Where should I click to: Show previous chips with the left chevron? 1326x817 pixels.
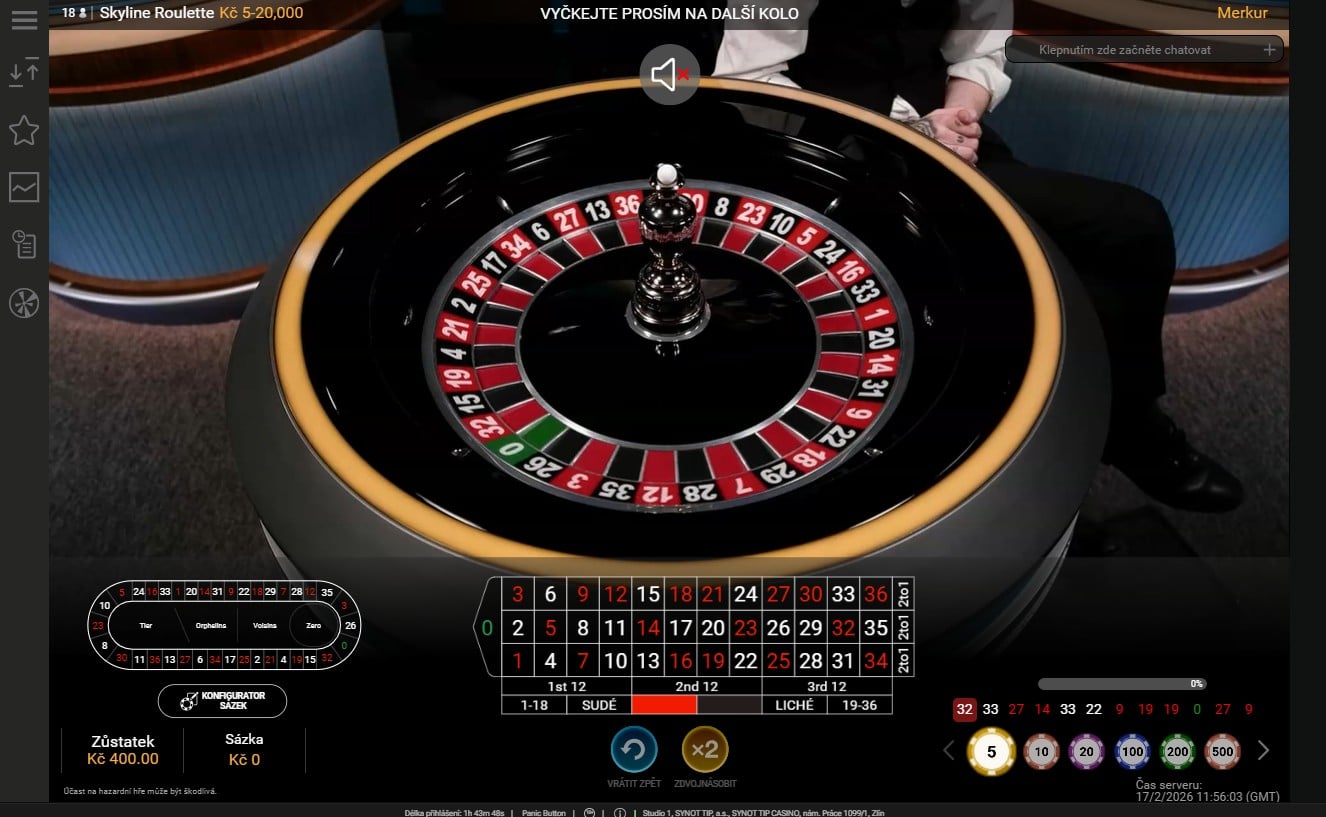coord(948,750)
